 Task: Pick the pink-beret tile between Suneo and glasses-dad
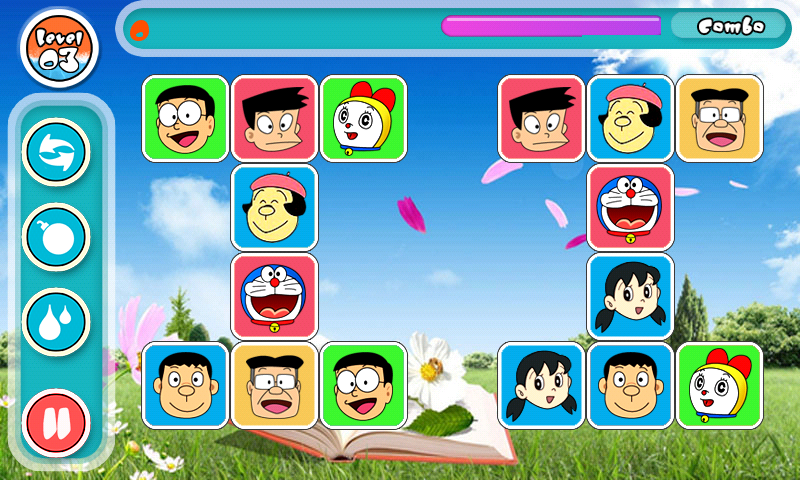point(630,118)
